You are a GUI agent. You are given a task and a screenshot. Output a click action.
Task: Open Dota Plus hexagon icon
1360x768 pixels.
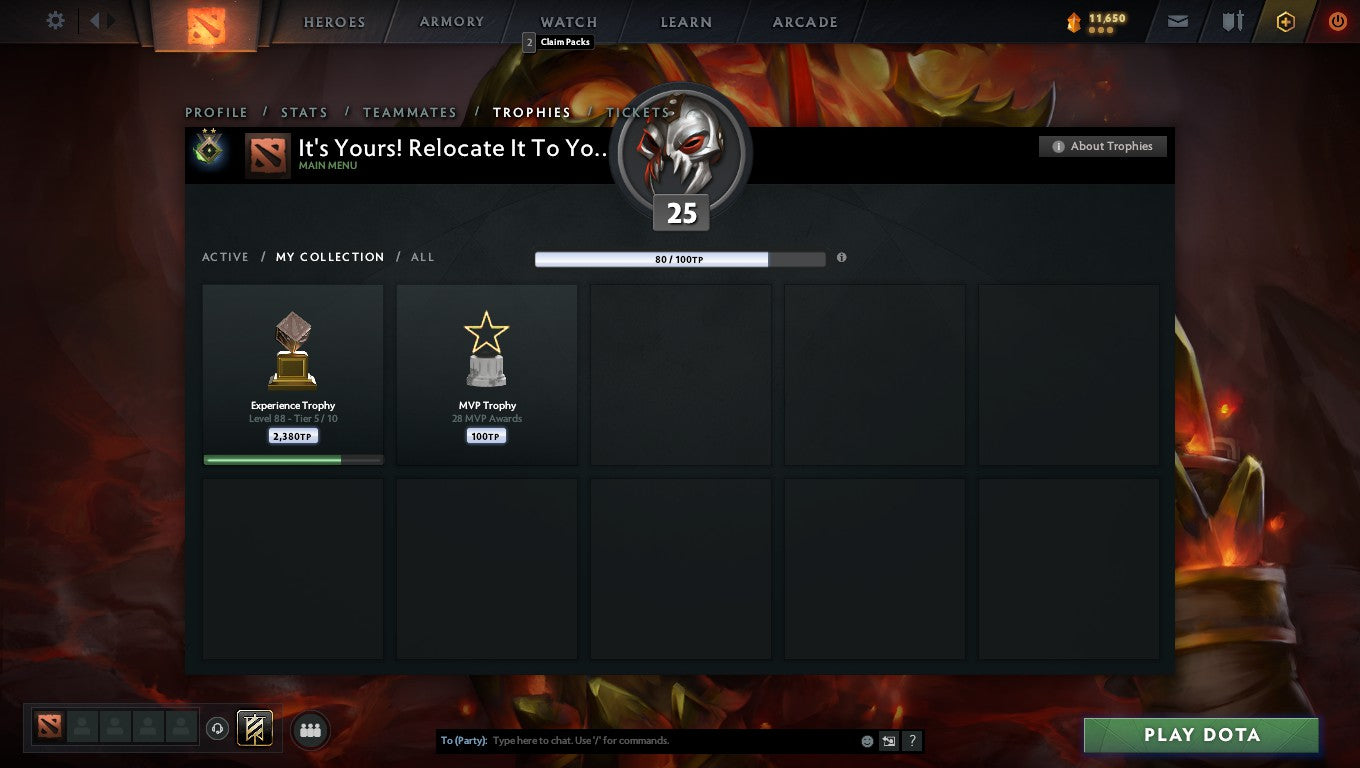pyautogui.click(x=1287, y=20)
